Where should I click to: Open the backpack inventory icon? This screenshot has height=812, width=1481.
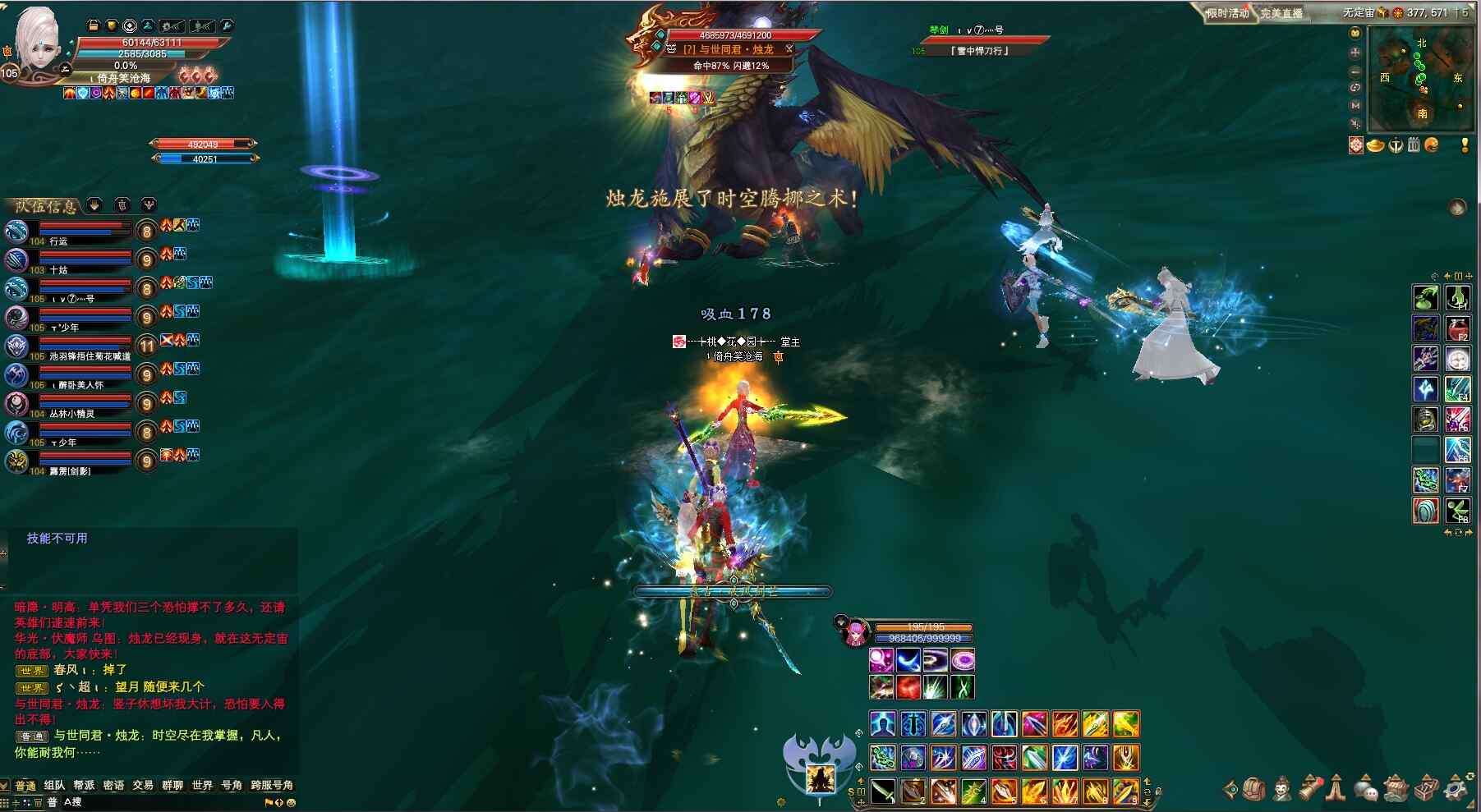click(x=1253, y=789)
